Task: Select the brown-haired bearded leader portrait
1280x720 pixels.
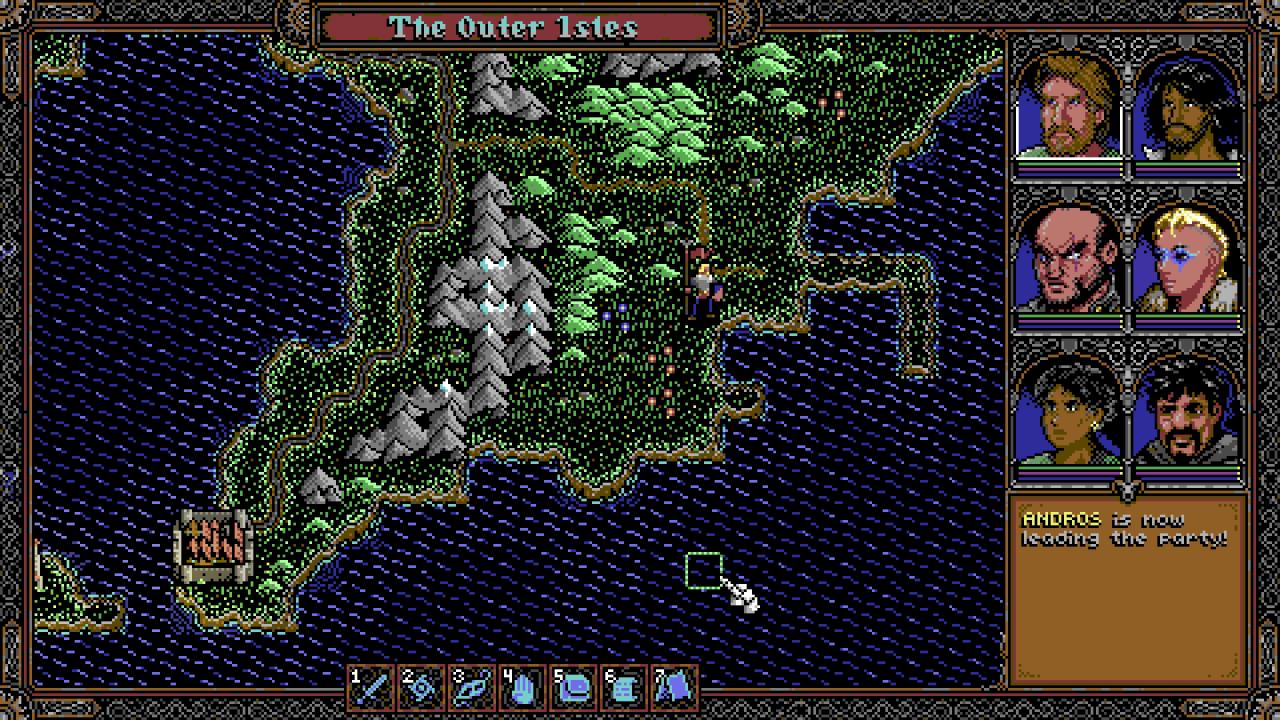Action: [1069, 107]
